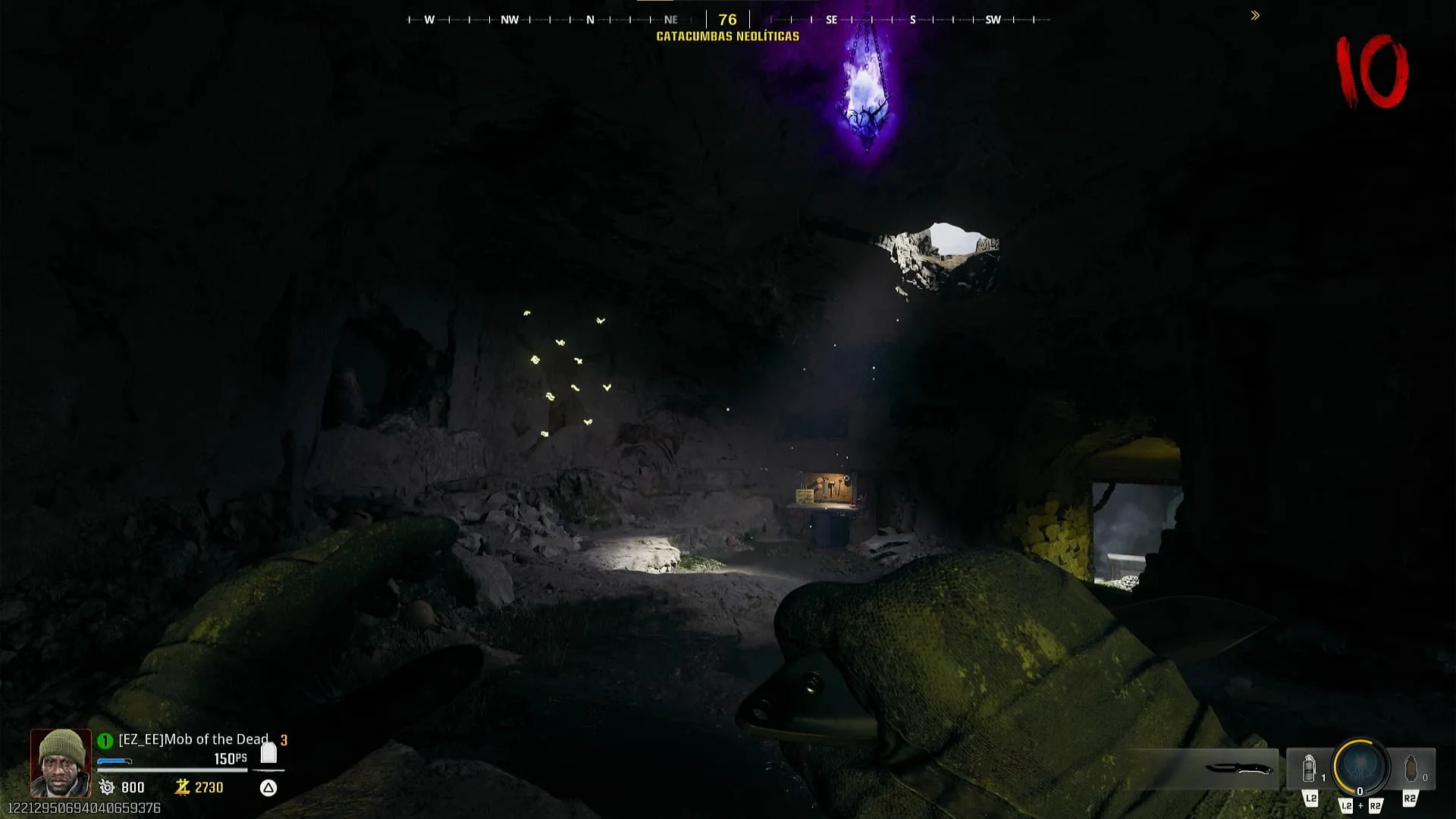Image resolution: width=1456 pixels, height=819 pixels.
Task: Click the compass bar heading
Action: pyautogui.click(x=727, y=20)
